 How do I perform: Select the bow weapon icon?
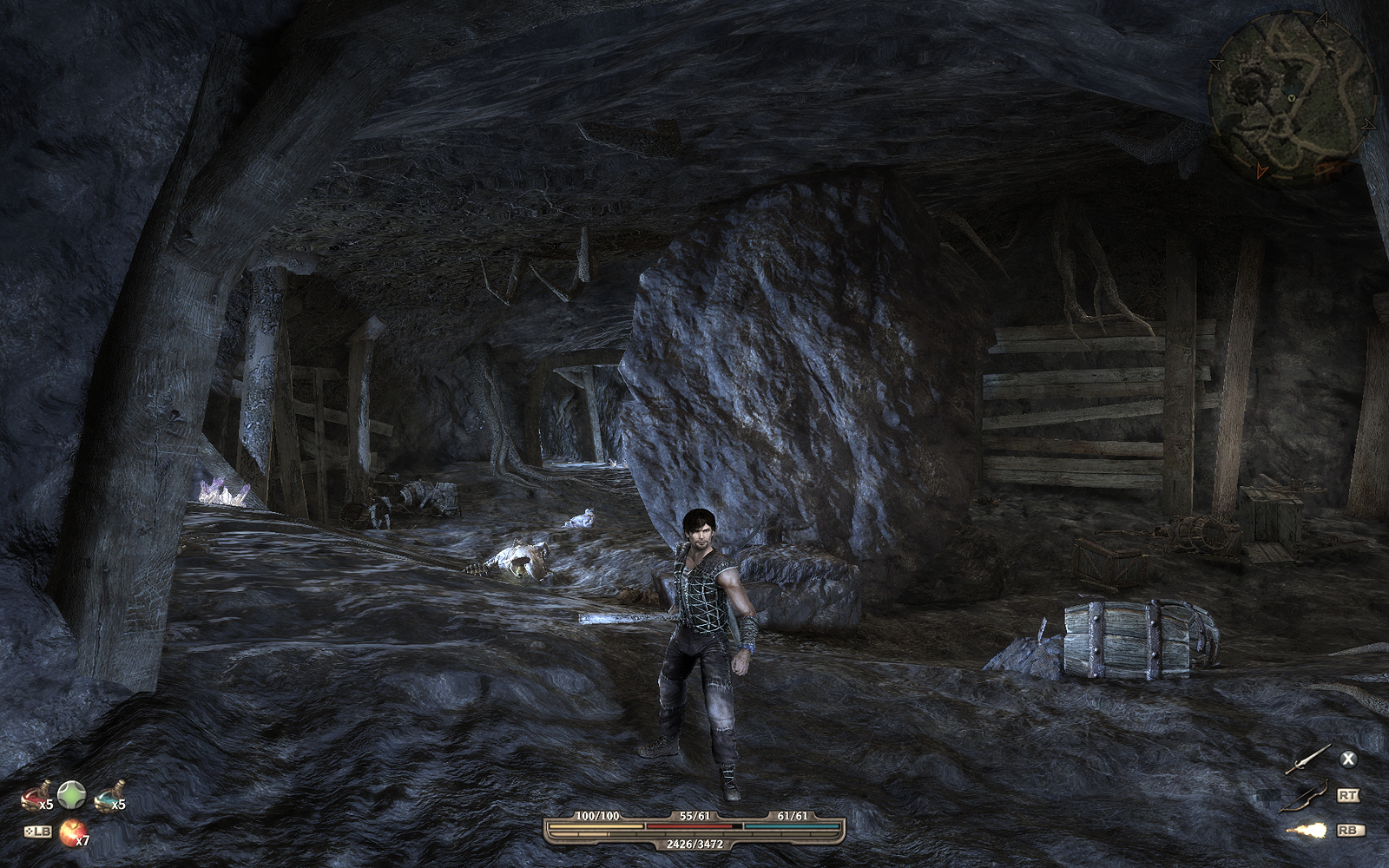[x=1307, y=795]
